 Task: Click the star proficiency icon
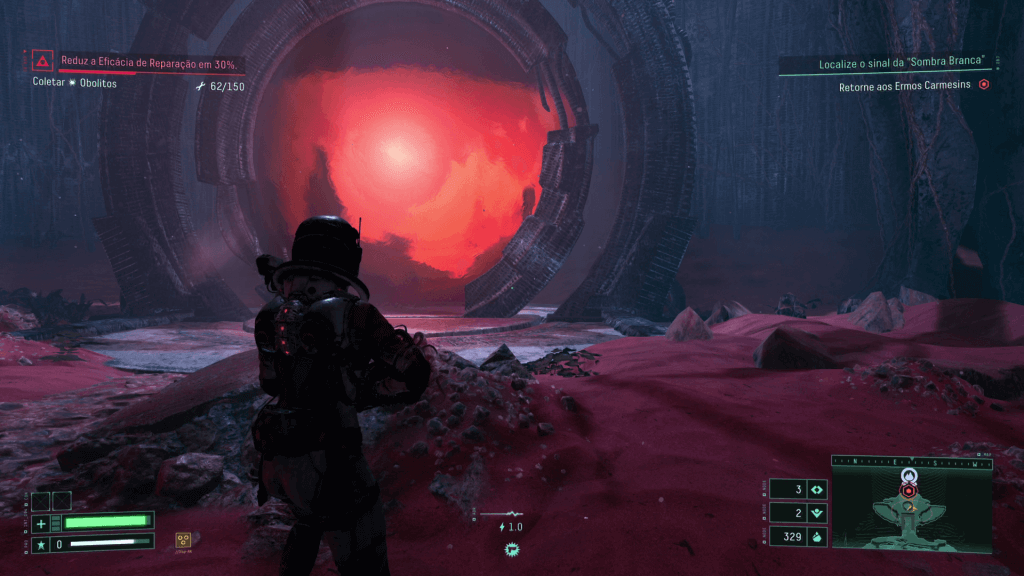coord(41,544)
